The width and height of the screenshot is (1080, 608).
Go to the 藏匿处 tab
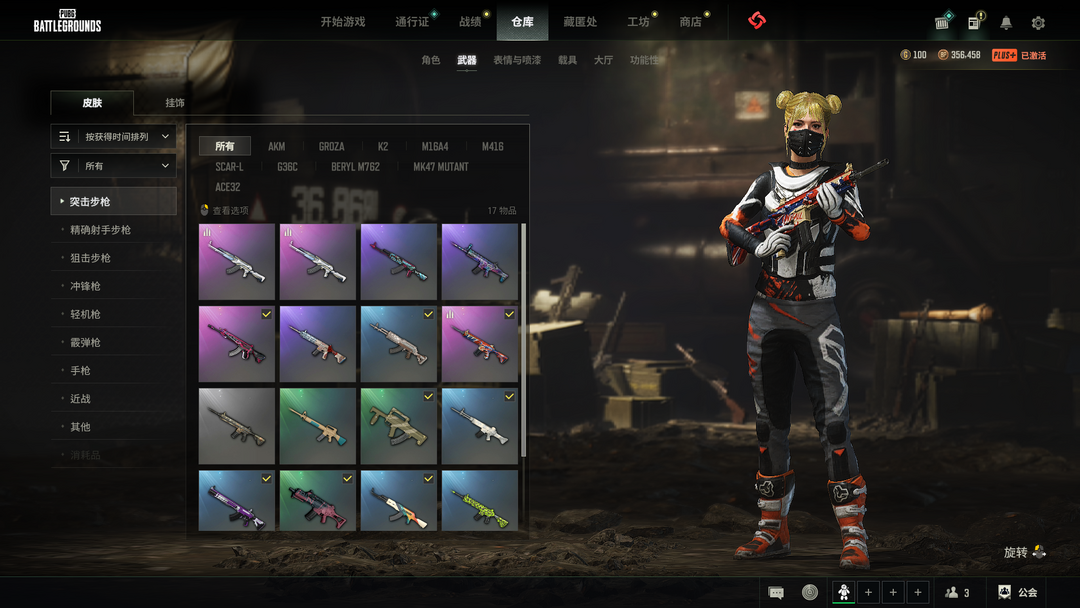[580, 22]
